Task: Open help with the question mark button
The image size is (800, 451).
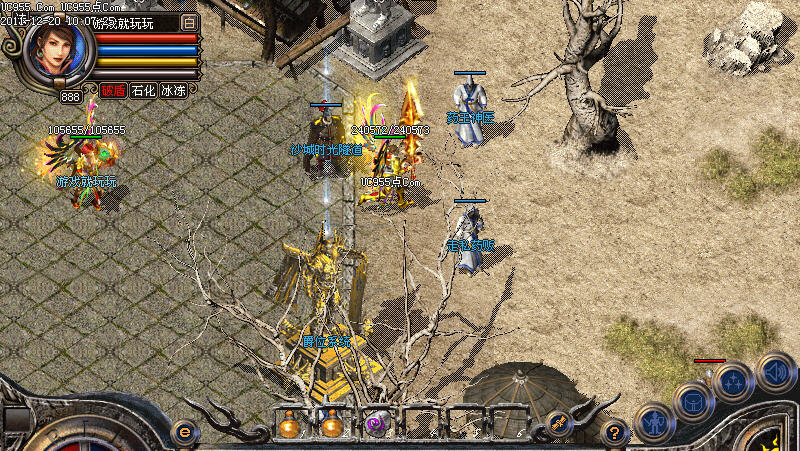Action: (616, 432)
